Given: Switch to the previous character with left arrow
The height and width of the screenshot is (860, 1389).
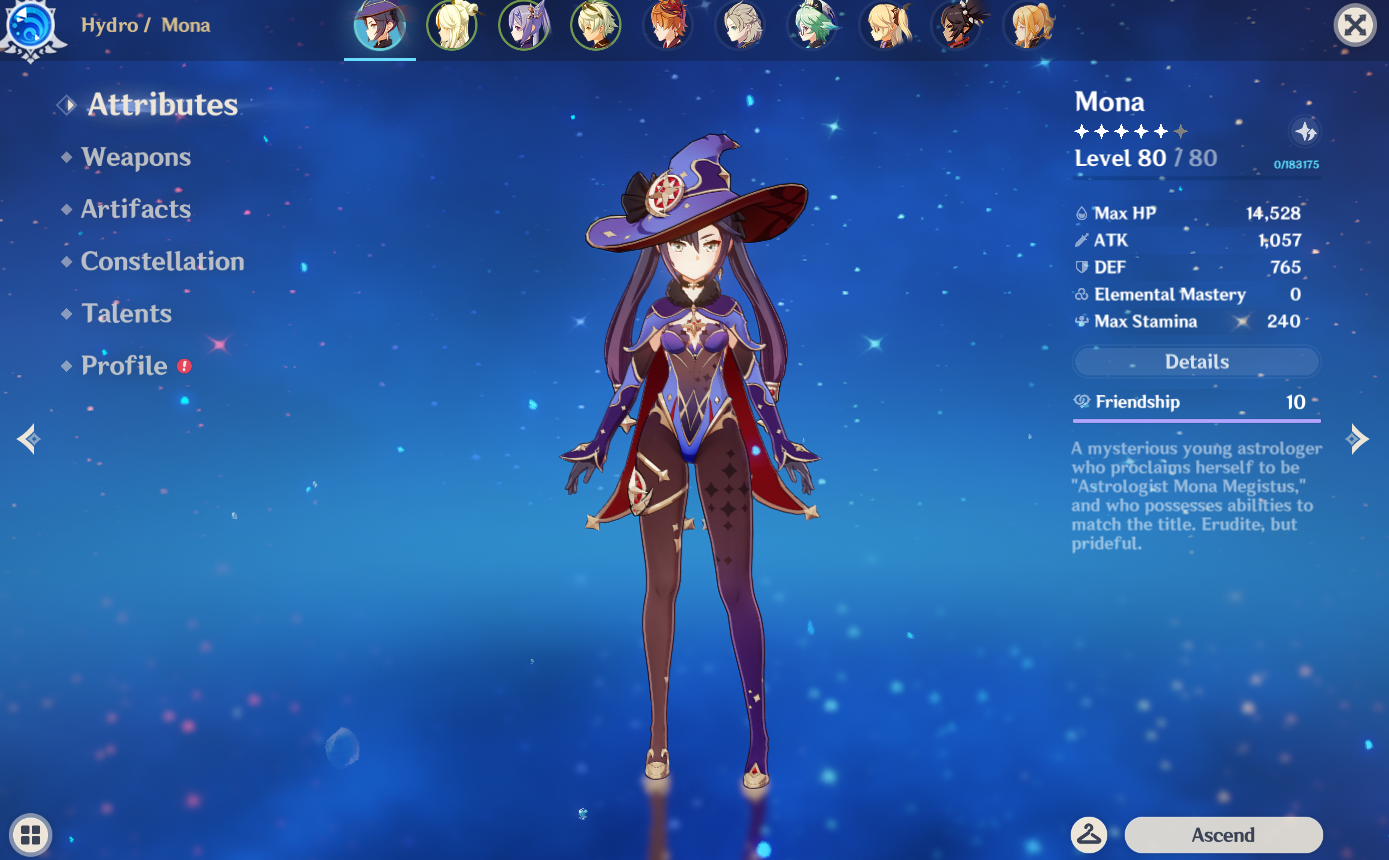Looking at the screenshot, I should click(x=28, y=438).
